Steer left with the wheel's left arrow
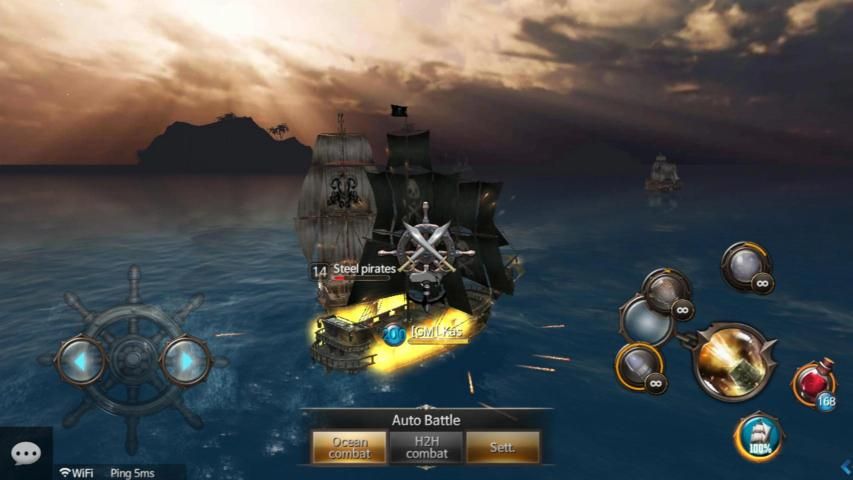 coord(79,359)
